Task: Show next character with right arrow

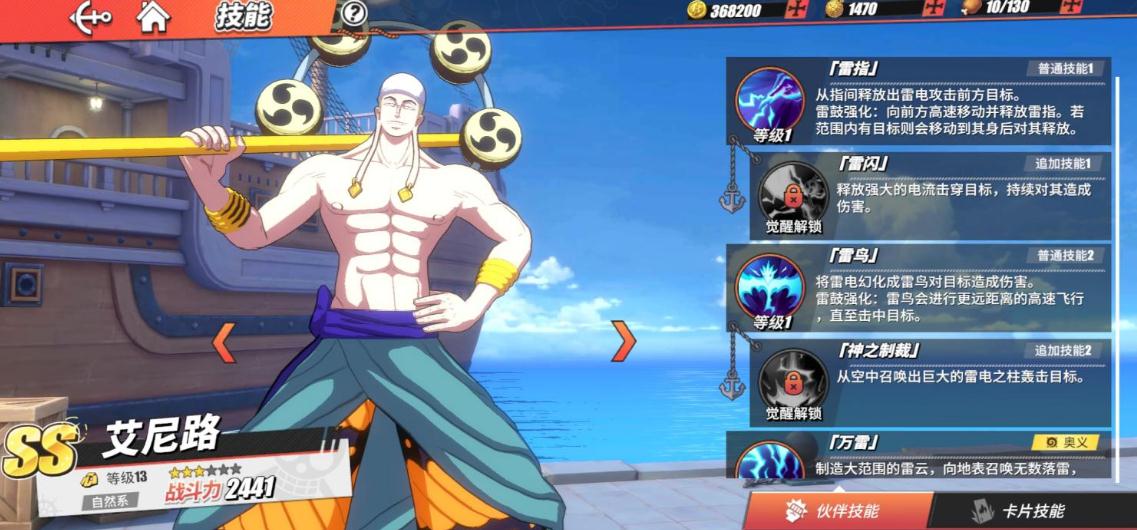Action: pos(623,342)
